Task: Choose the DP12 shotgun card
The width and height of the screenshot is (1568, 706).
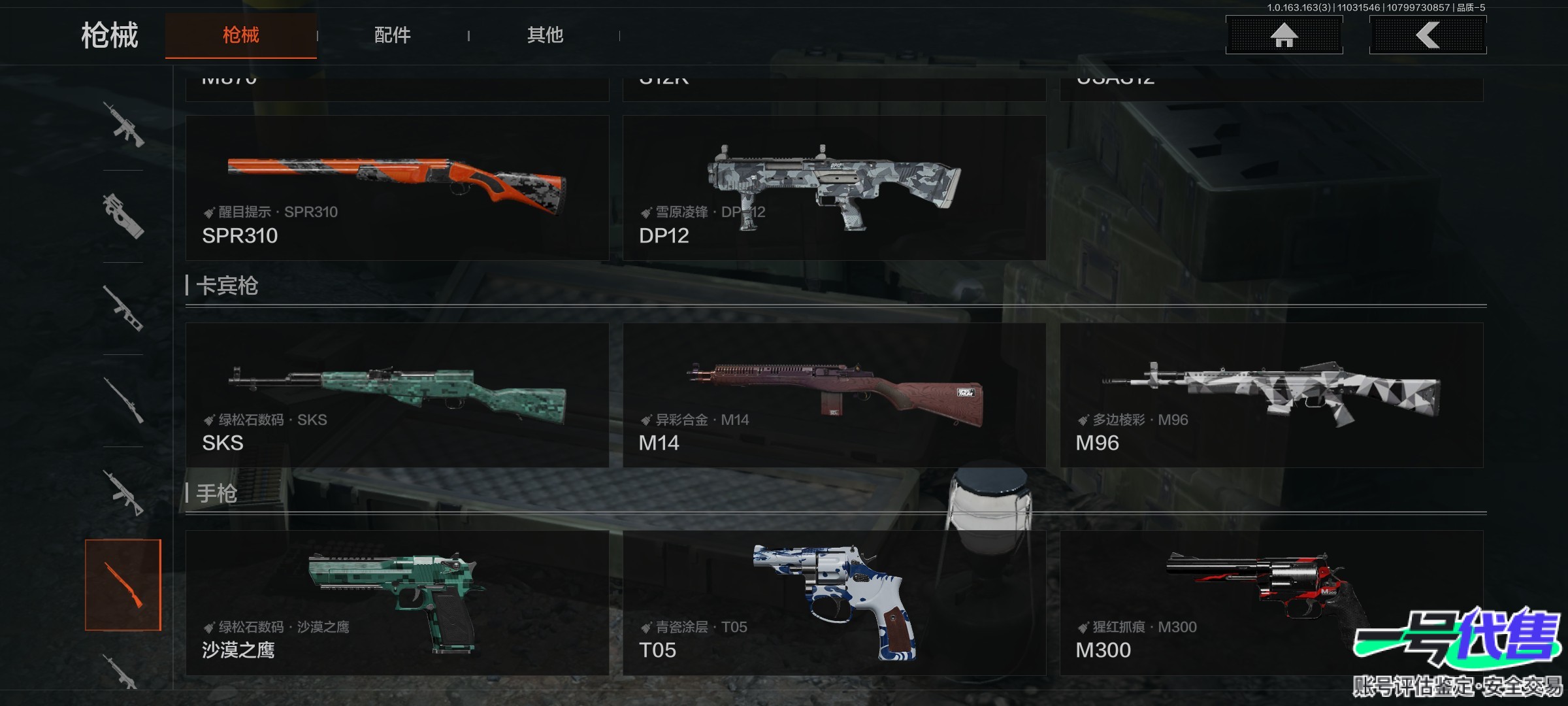Action: click(834, 188)
